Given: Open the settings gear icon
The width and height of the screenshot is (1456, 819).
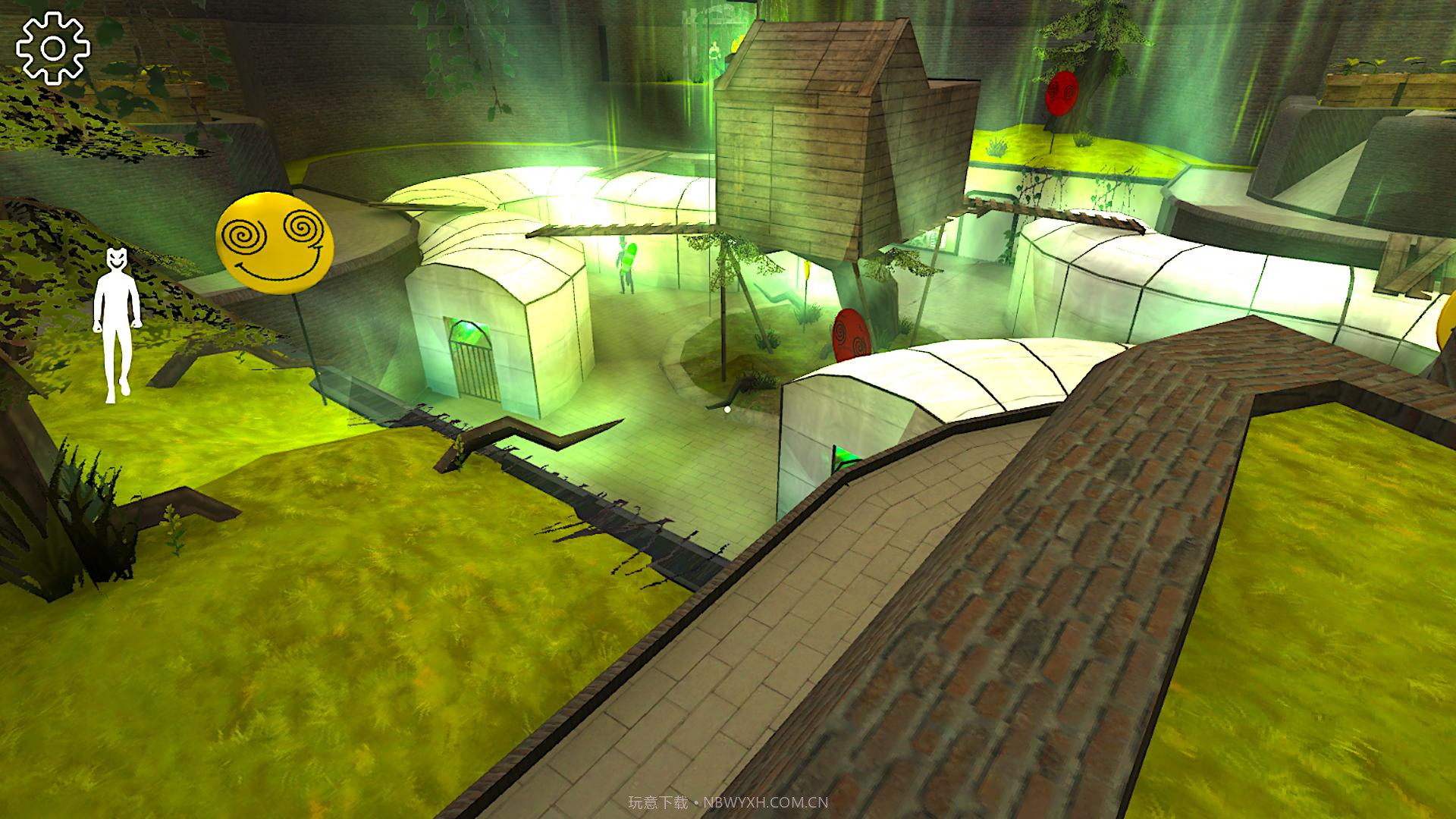Looking at the screenshot, I should [53, 48].
